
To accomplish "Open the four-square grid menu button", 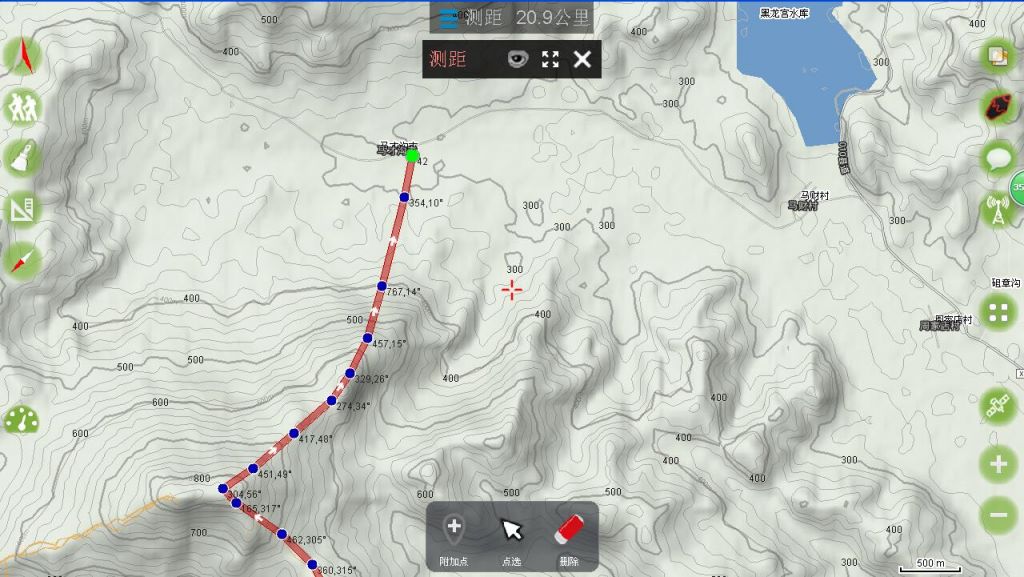I will click(x=998, y=312).
